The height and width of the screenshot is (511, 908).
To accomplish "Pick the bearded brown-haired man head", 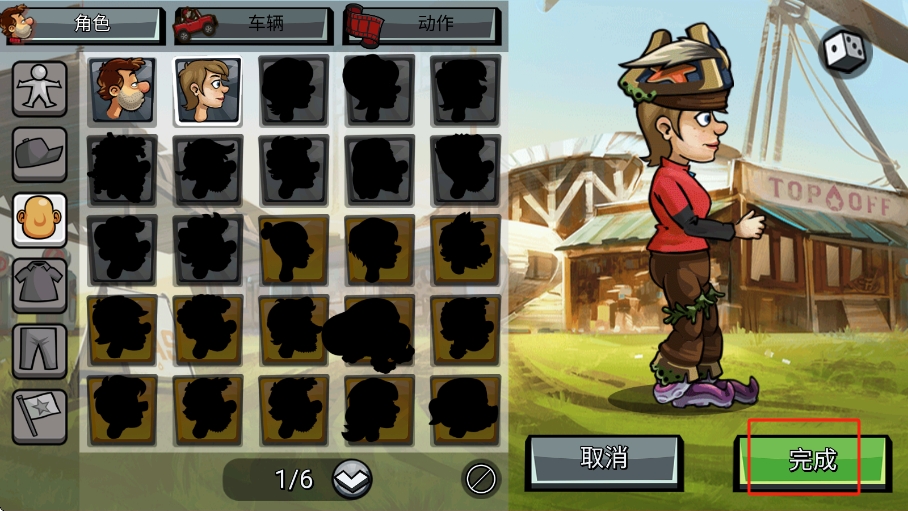I will click(x=122, y=90).
